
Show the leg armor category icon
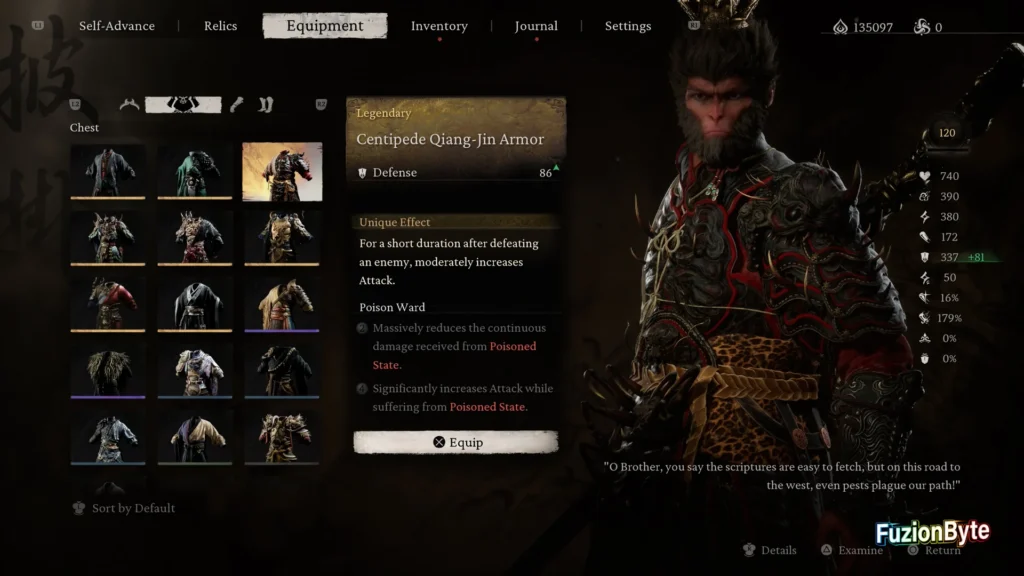[265, 104]
